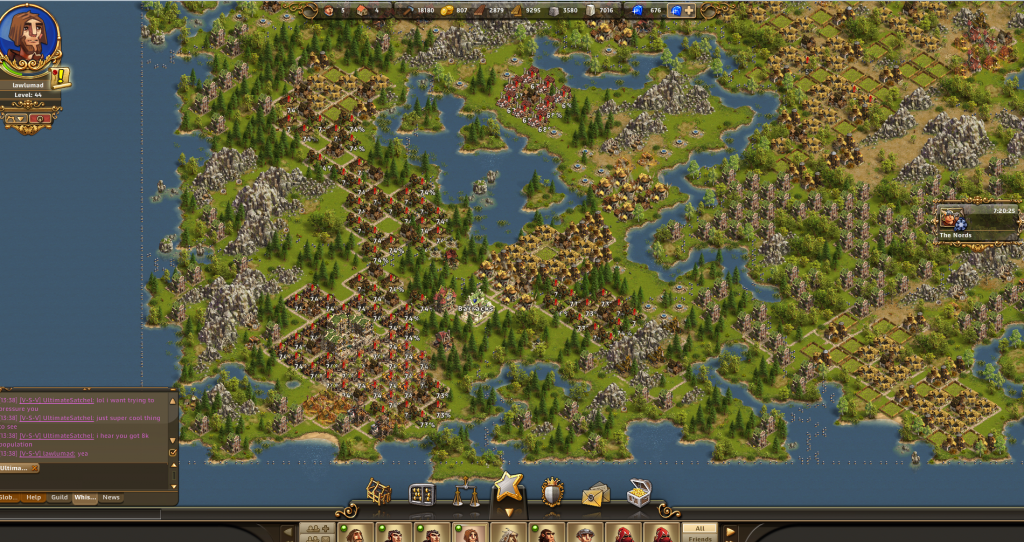This screenshot has height=542, width=1024.
Task: Close the UltimateSatchel whisper conversation
Action: 34,468
